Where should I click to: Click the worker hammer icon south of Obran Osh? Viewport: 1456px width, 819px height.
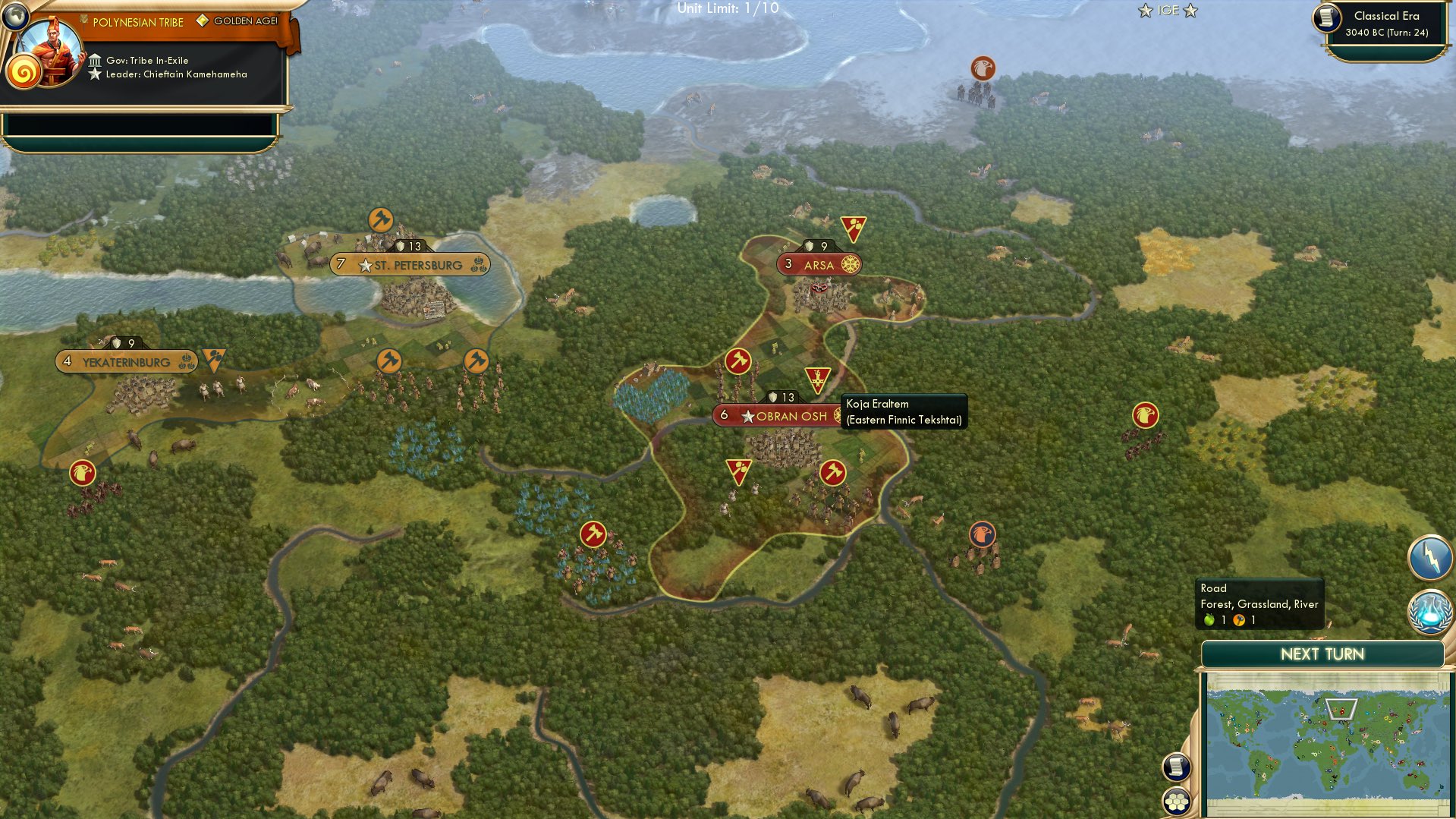[x=832, y=473]
